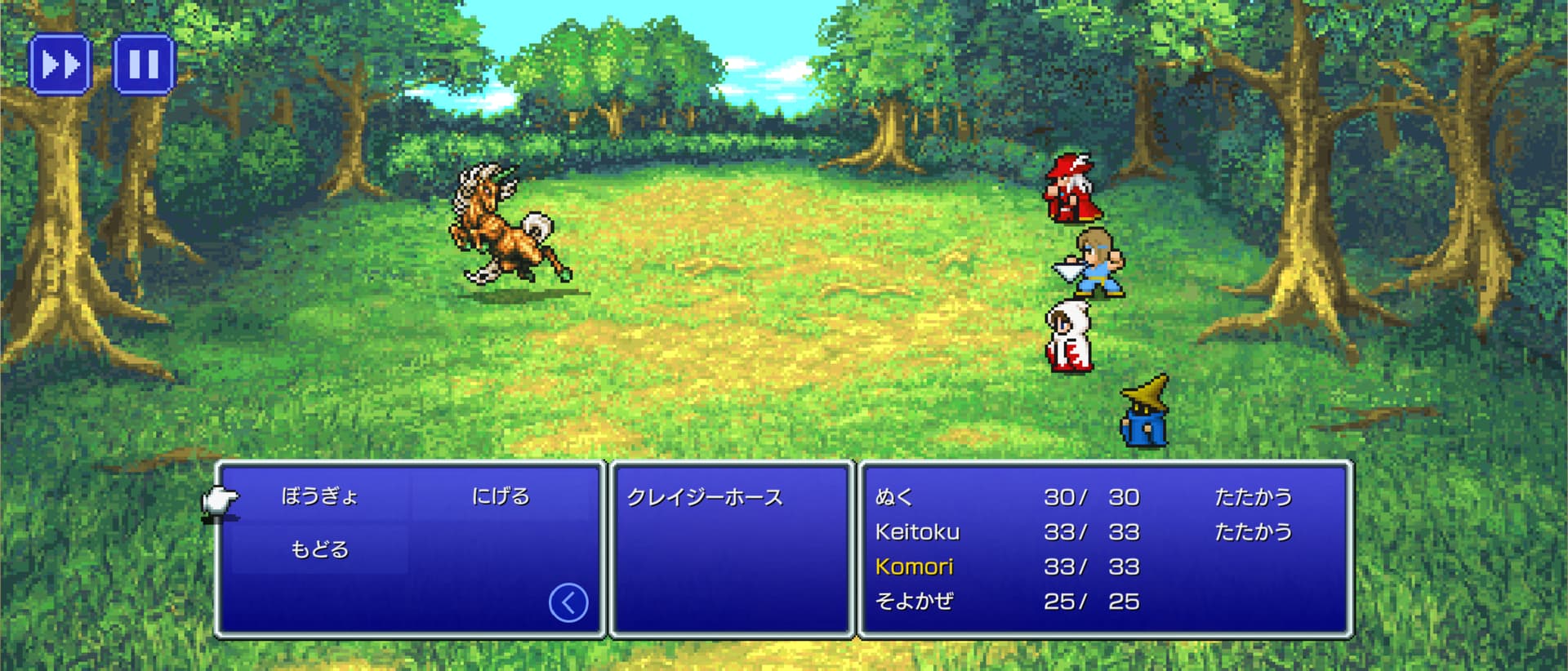Screen dimensions: 1568x671
Task: Choose the ぼうぎょ defend command
Action: 319,496
